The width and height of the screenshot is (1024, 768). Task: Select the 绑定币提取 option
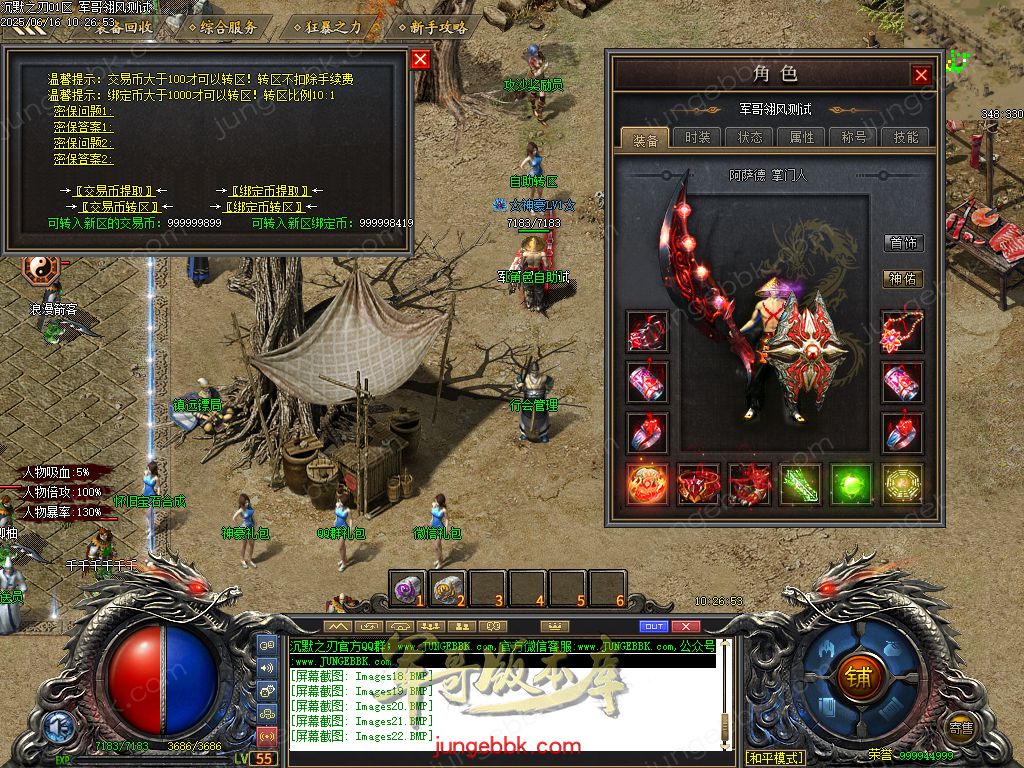click(270, 191)
